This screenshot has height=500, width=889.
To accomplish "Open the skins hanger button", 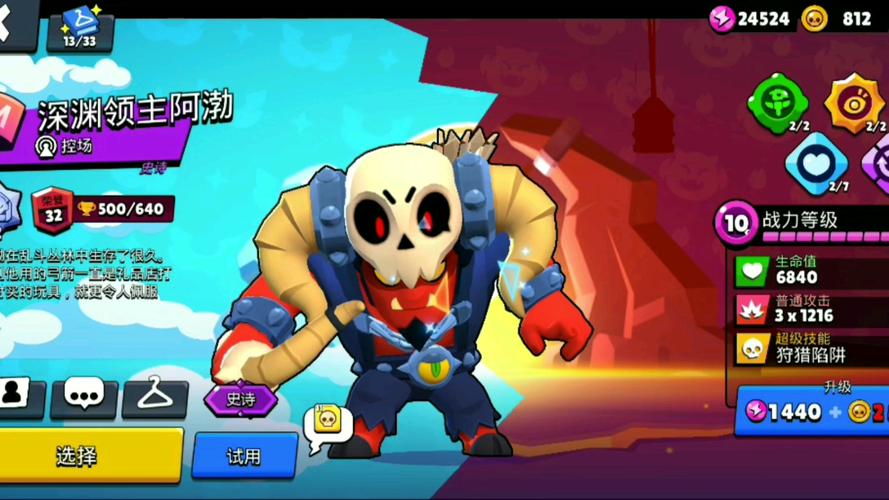I will [154, 397].
